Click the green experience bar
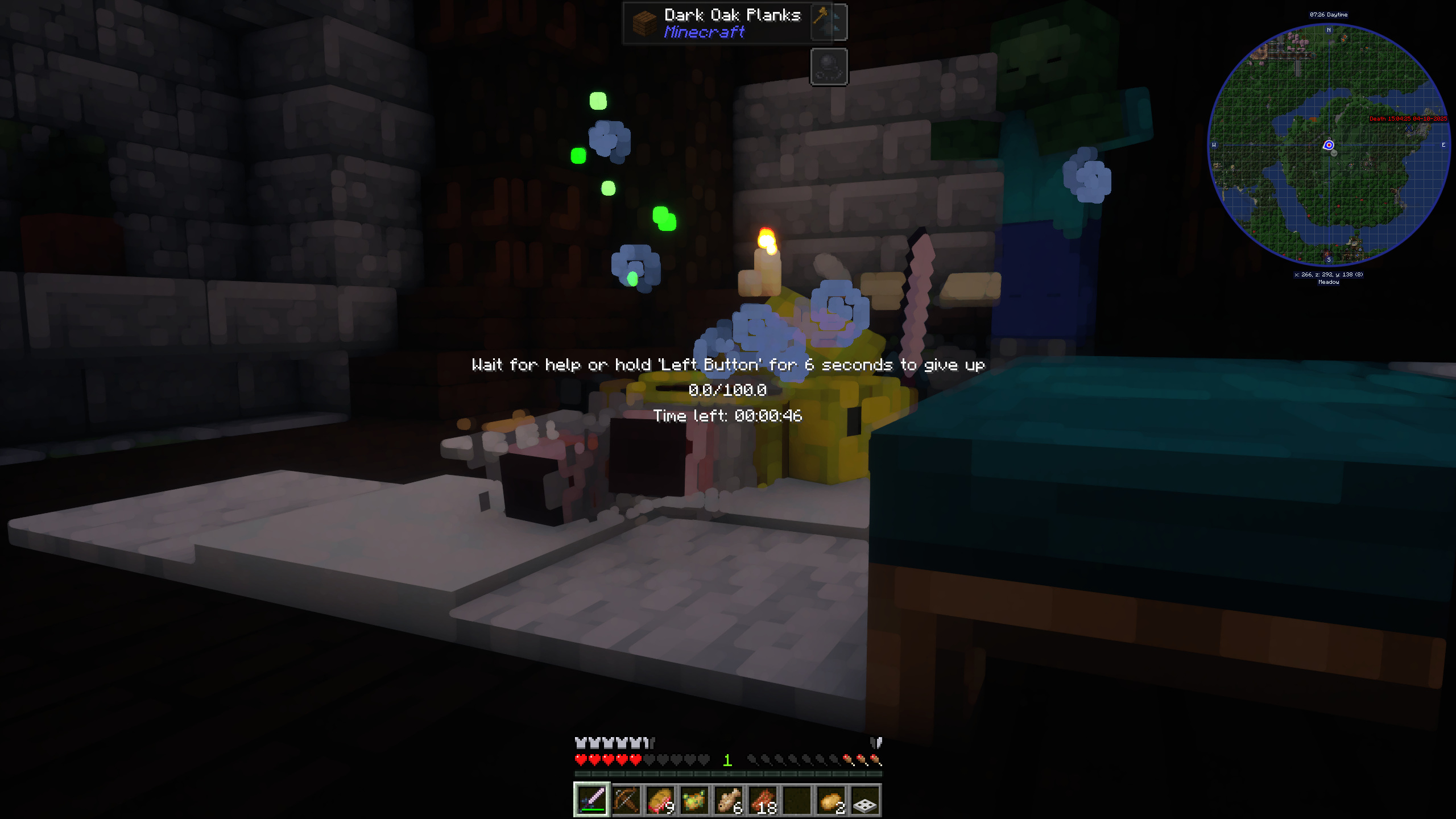 point(728,773)
